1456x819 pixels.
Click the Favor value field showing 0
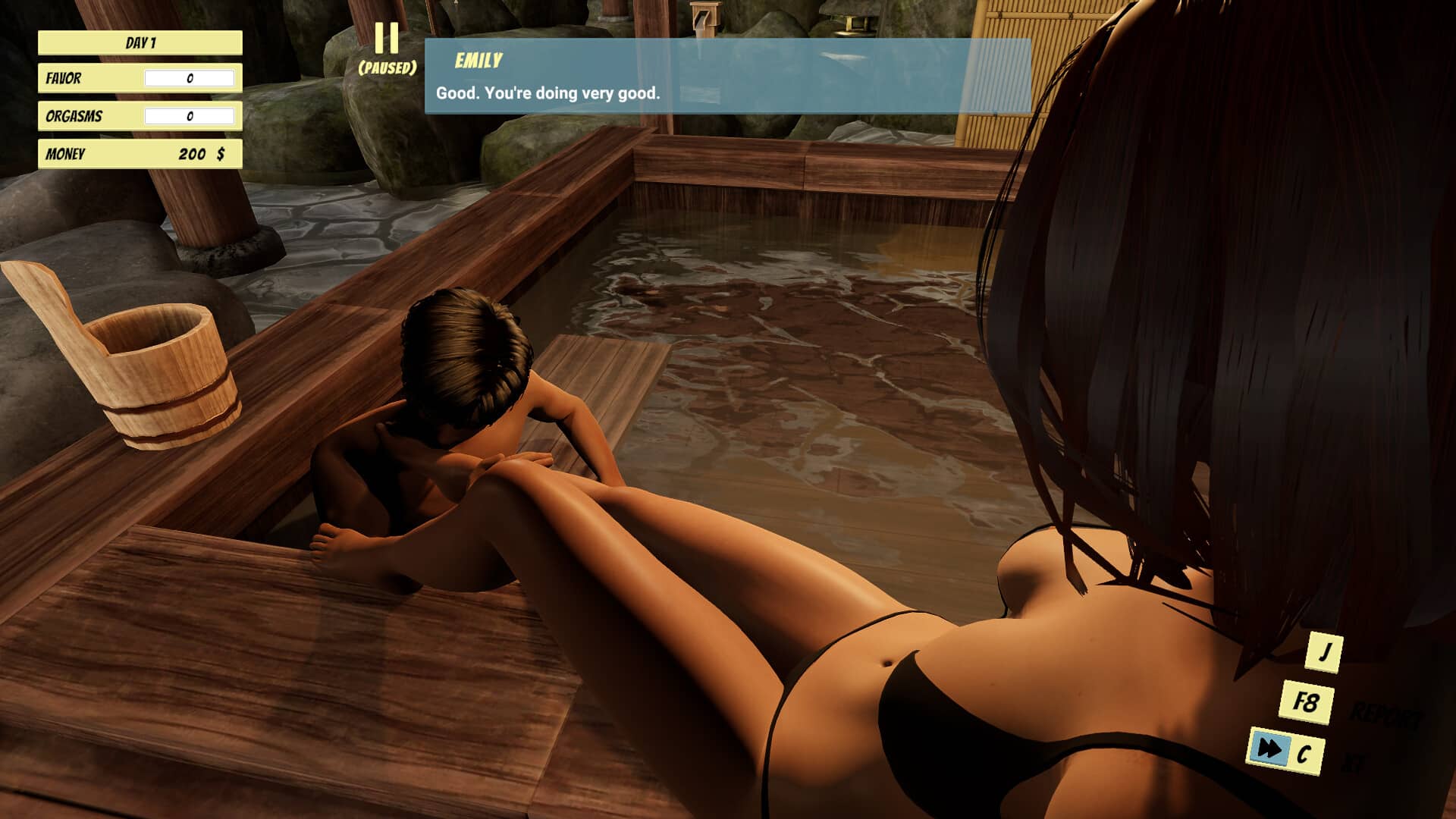click(x=190, y=79)
